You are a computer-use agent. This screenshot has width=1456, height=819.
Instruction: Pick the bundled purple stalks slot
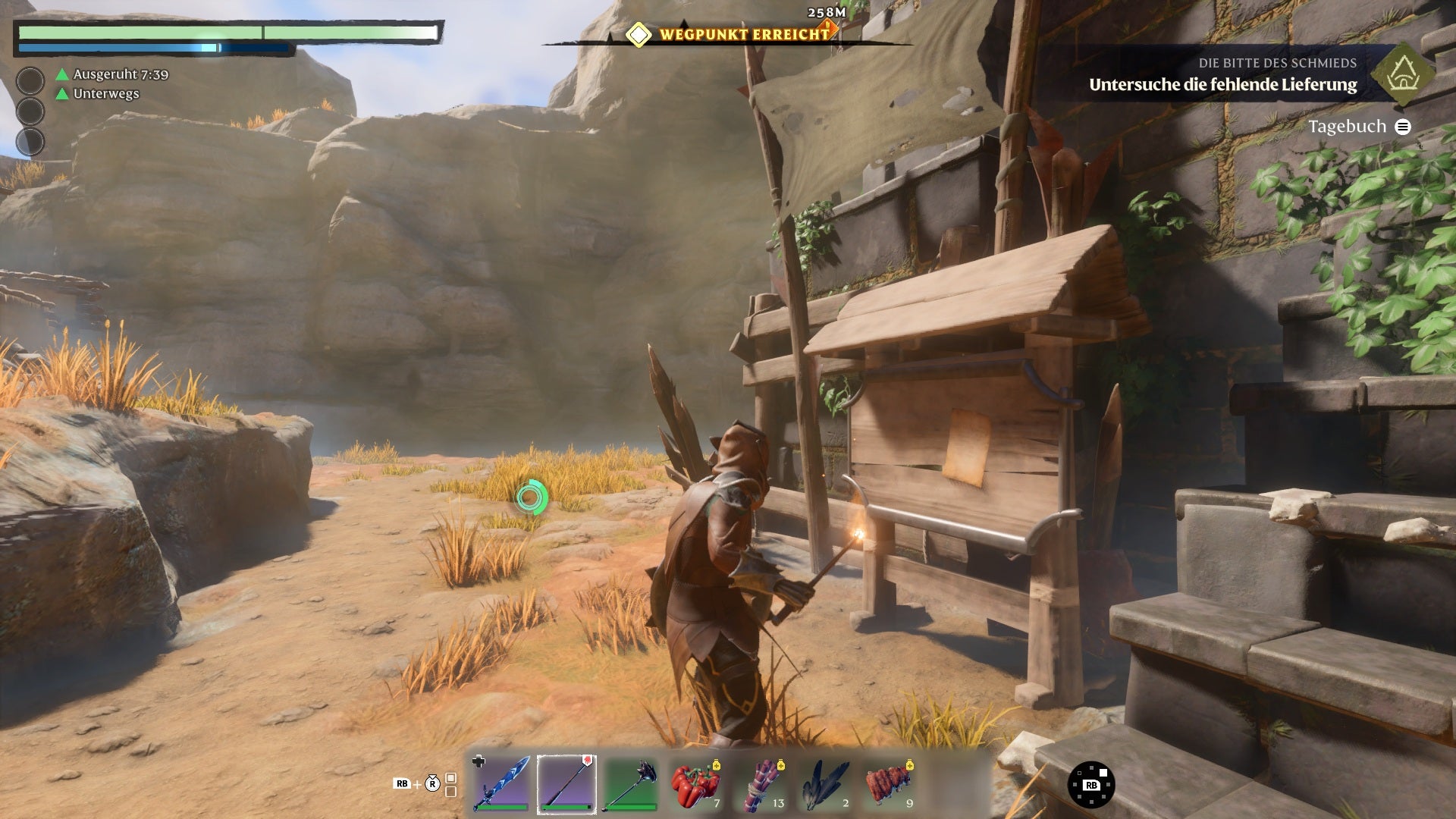coord(760,783)
